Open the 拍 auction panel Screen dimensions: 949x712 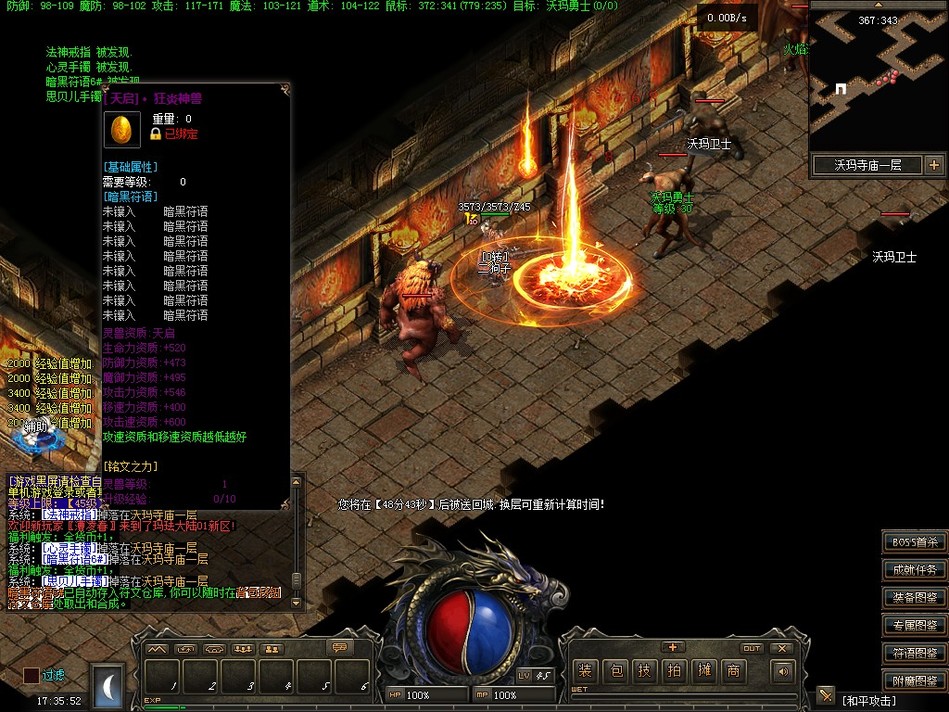point(675,671)
